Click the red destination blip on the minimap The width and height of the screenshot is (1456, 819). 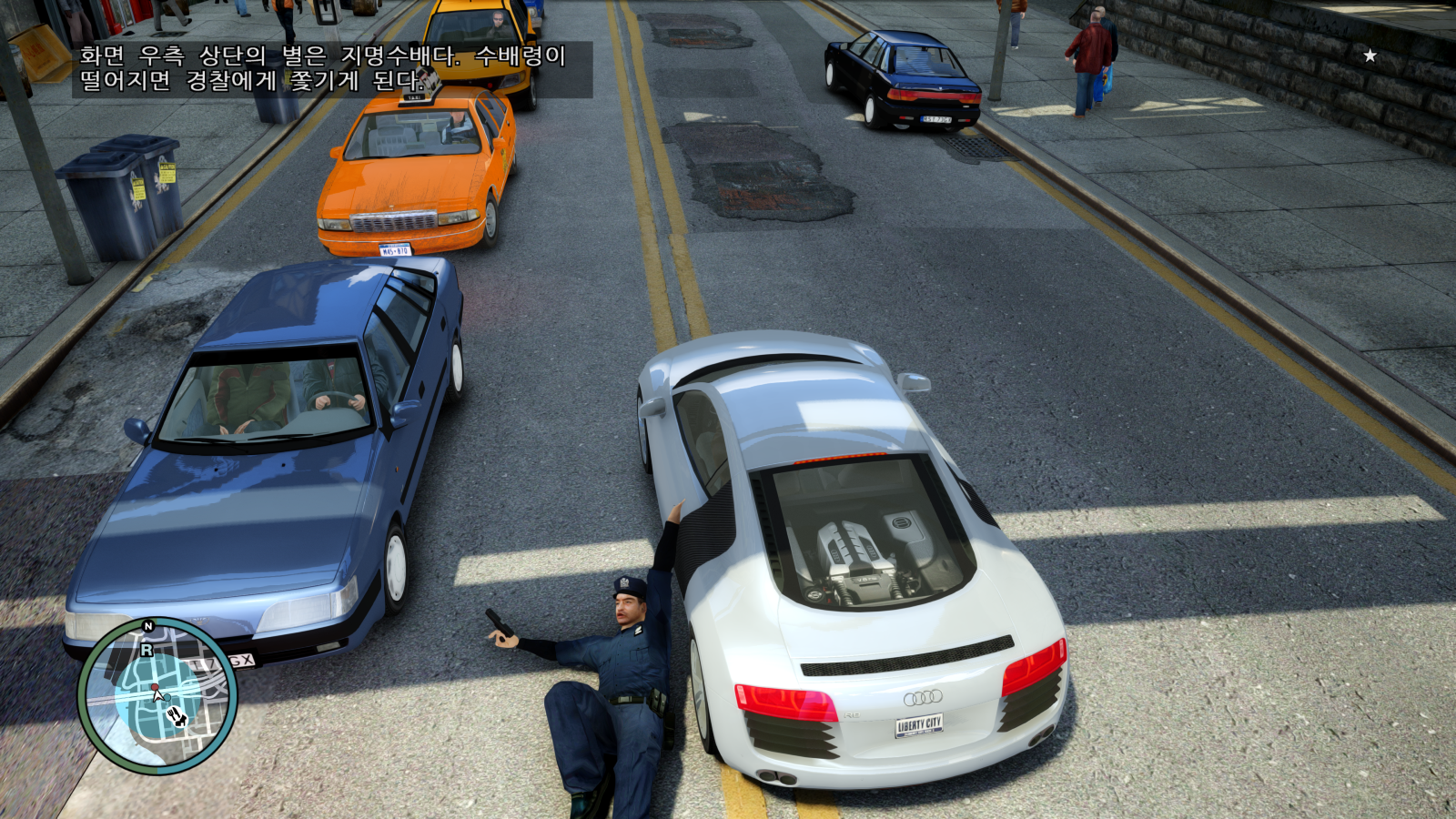(155, 686)
